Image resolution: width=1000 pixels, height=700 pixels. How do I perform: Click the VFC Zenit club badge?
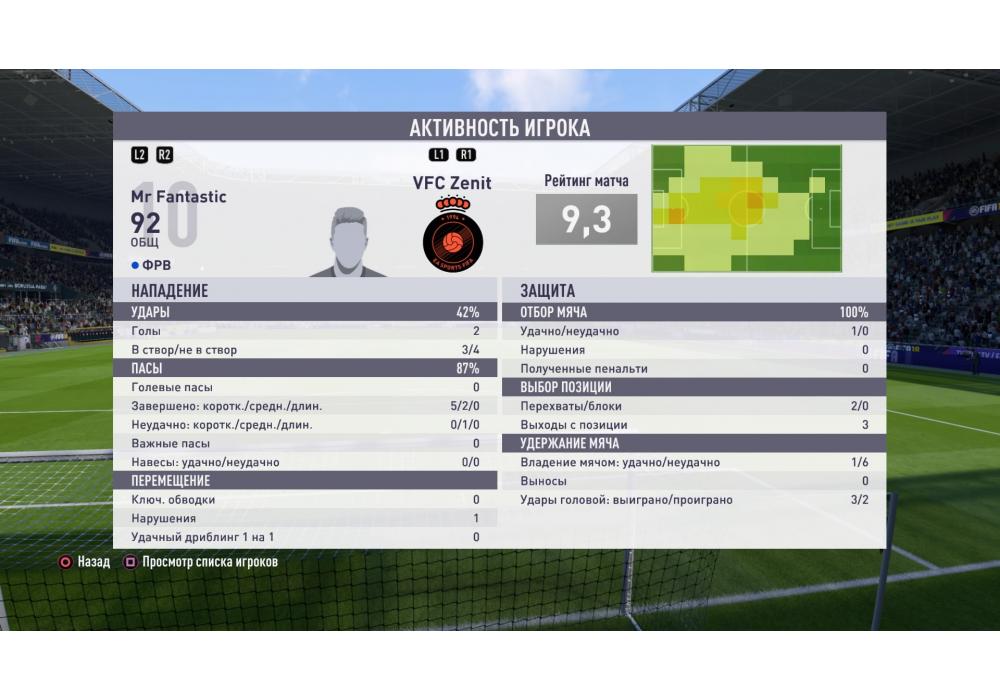pos(452,236)
